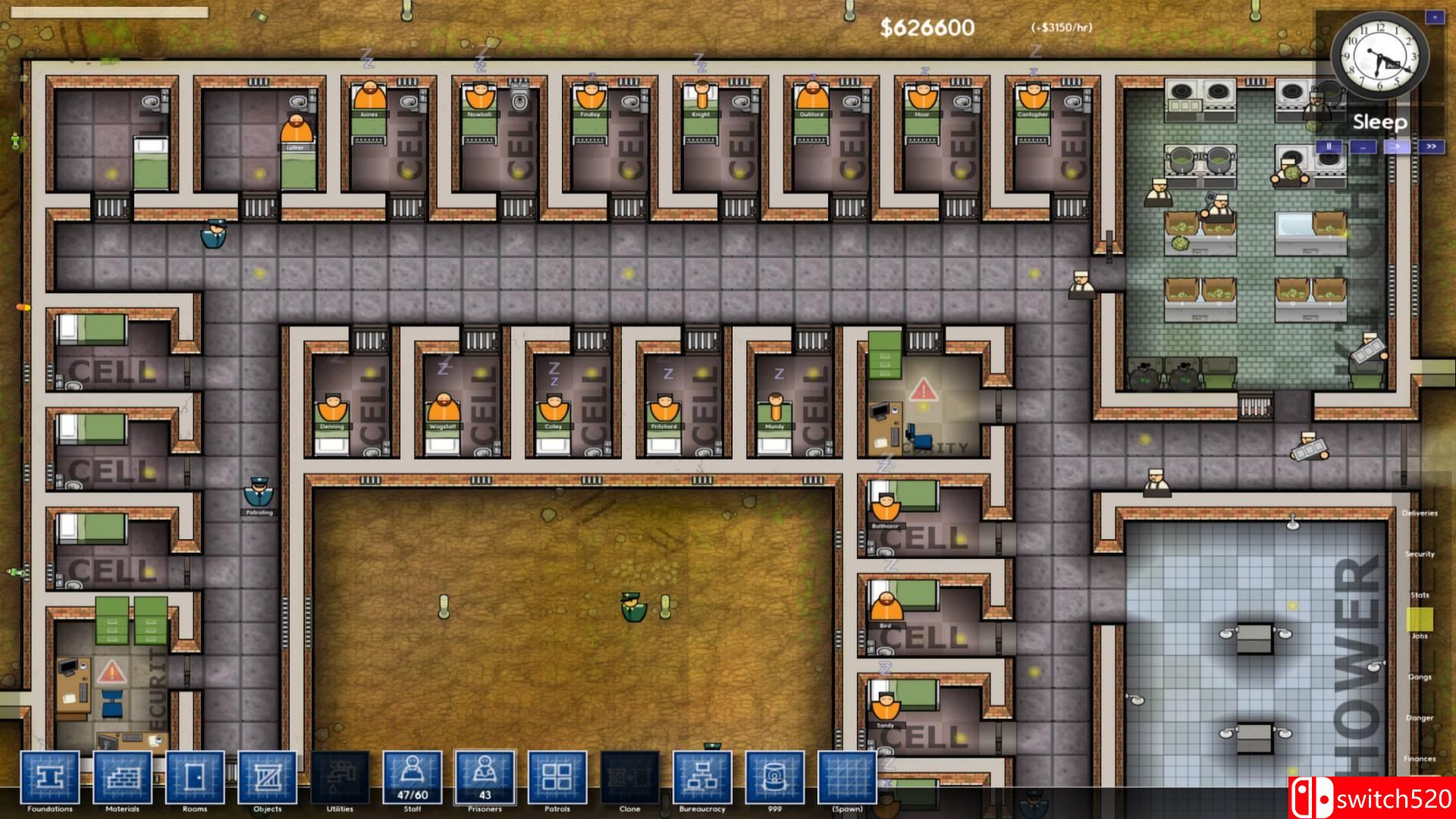Toggle the Danger overlay
This screenshot has width=1456, height=819.
click(1420, 718)
